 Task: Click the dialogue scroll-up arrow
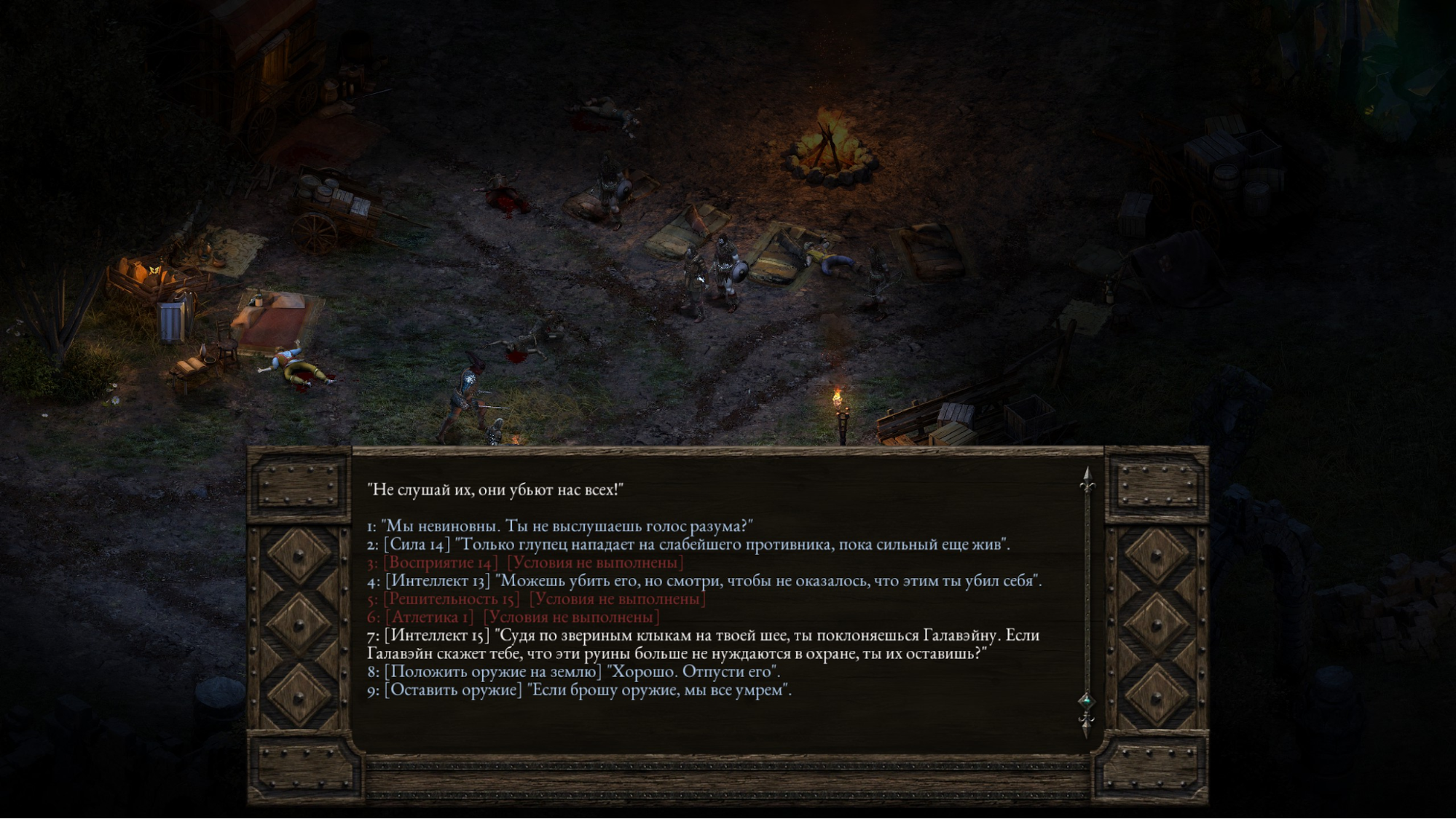(1087, 479)
